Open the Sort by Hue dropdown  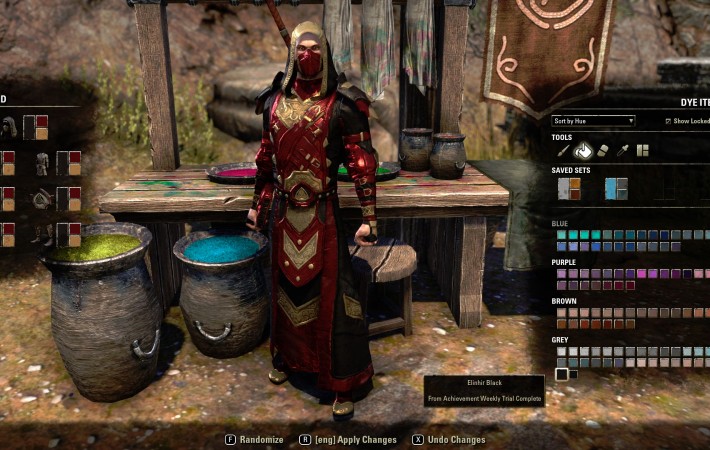point(593,121)
